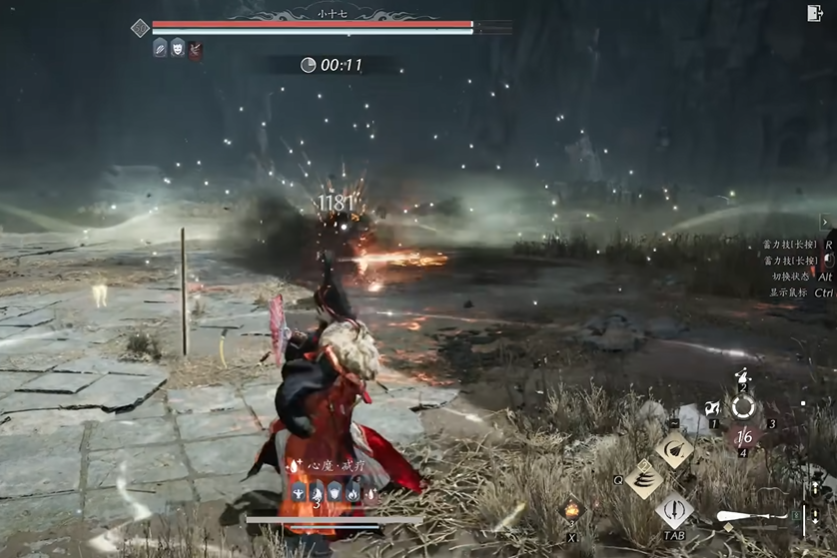
Task: Click the mask buff icon under boss bar
Action: tap(177, 47)
